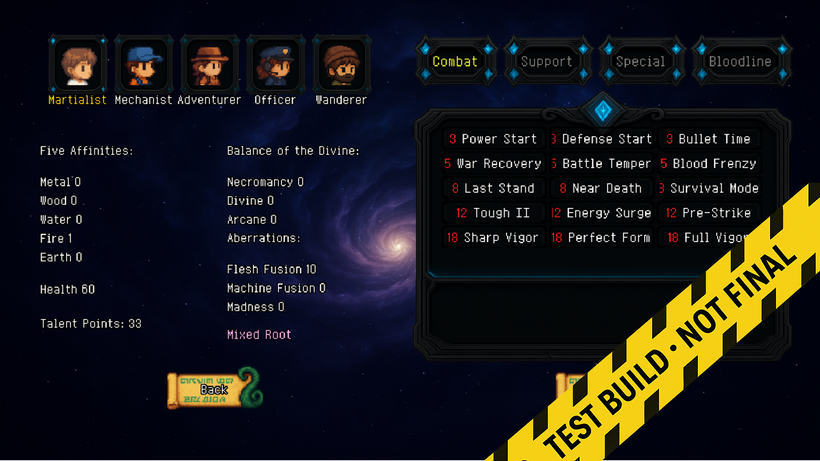The height and width of the screenshot is (461, 820).
Task: Select the Martialist character portrait
Action: pyautogui.click(x=77, y=63)
